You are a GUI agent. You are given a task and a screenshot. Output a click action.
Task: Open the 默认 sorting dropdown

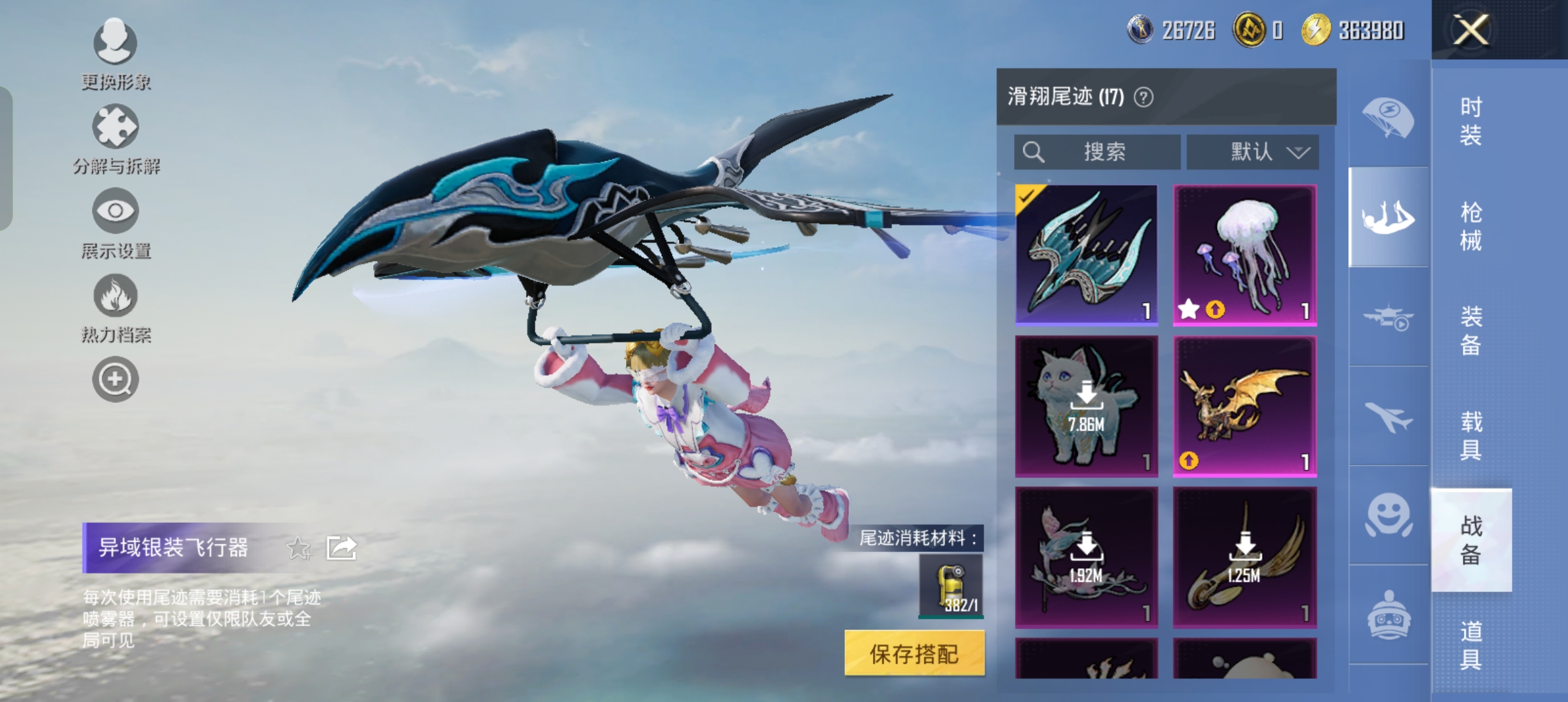point(1255,151)
